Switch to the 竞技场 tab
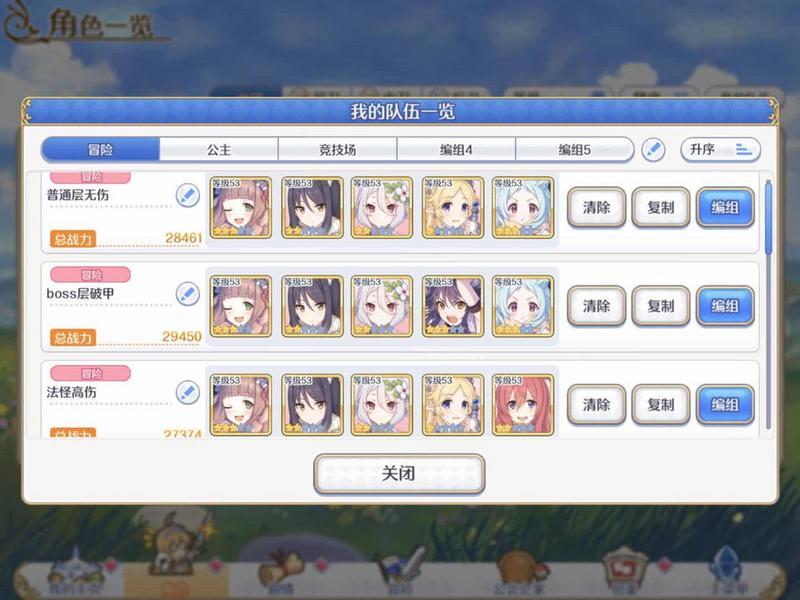This screenshot has width=800, height=600. coord(337,150)
